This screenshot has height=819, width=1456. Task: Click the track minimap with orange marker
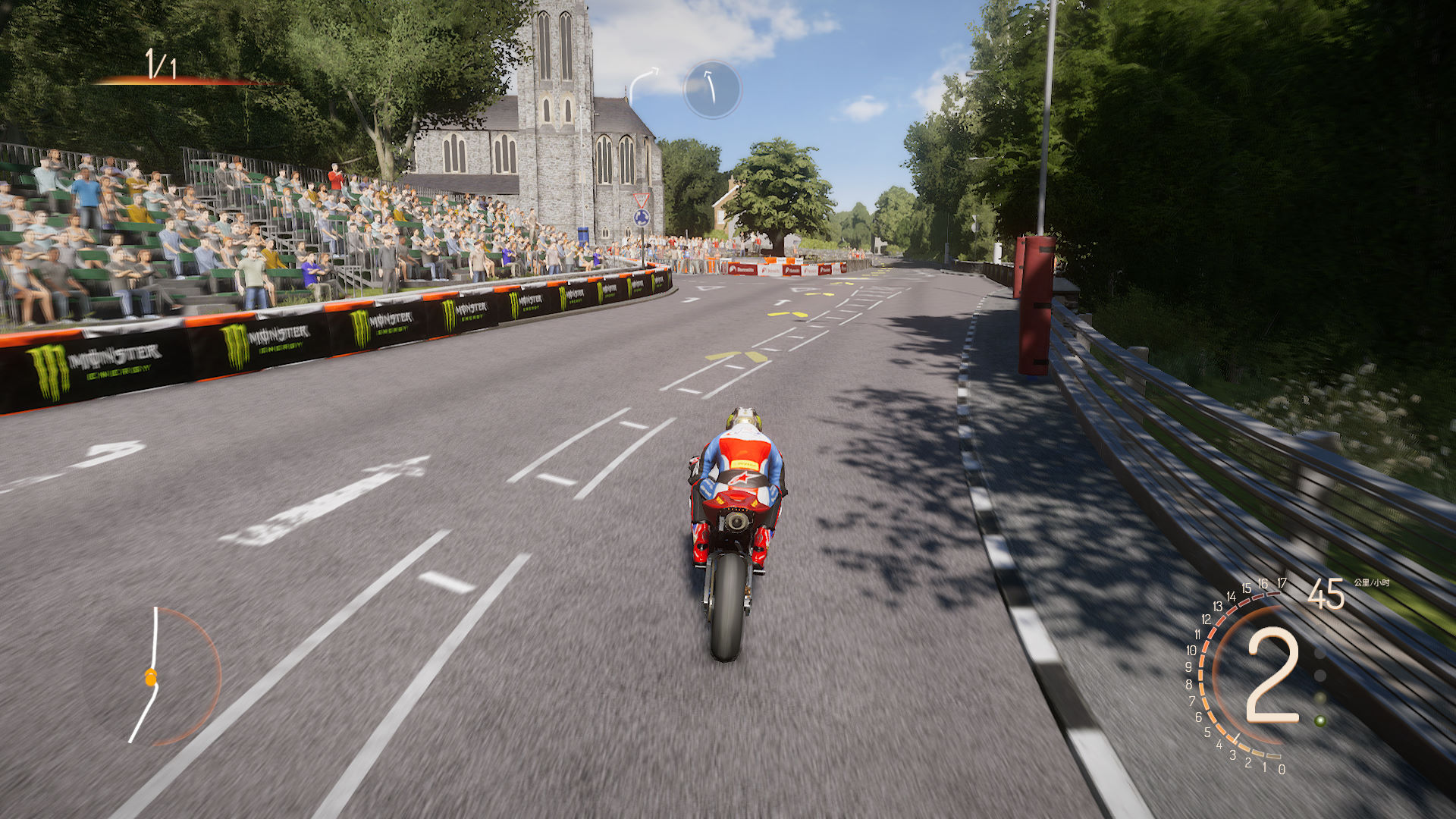click(x=152, y=676)
